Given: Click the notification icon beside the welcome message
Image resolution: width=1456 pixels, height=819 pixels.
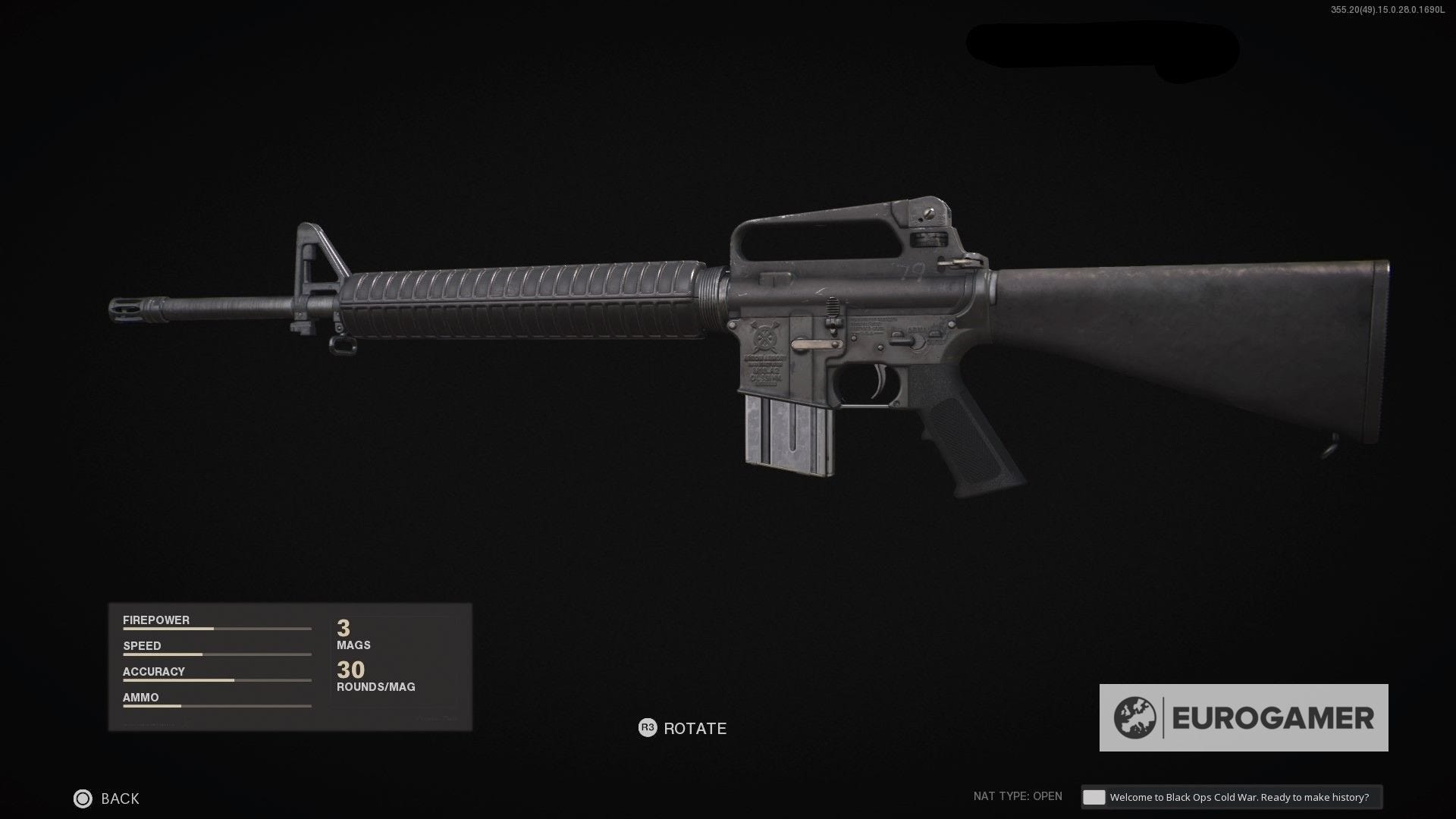Looking at the screenshot, I should 1094,797.
